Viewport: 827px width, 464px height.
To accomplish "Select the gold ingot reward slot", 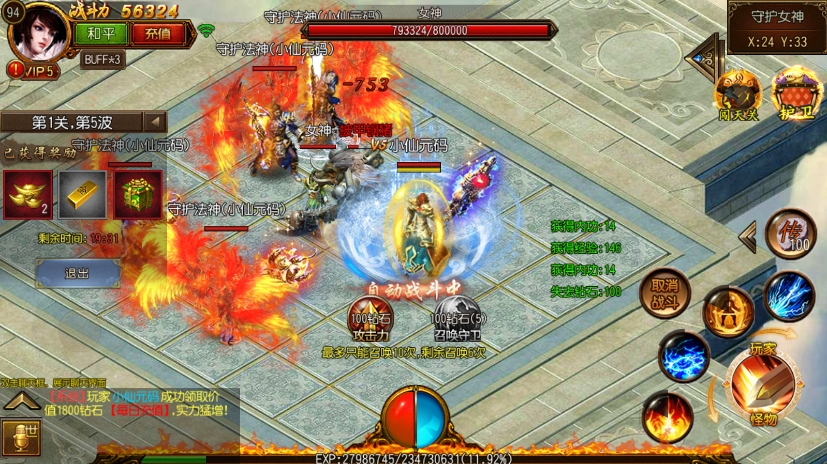I will tap(27, 195).
